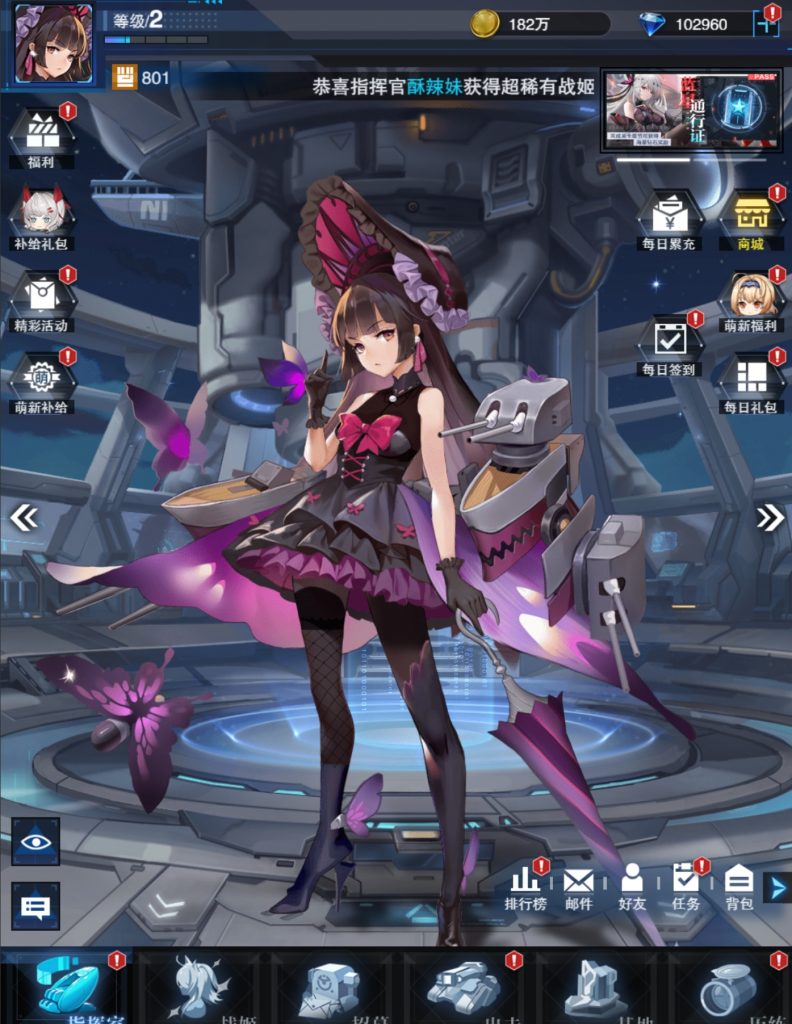The height and width of the screenshot is (1024, 792).
Task: Toggle the eye icon to hide the interface
Action: pos(36,840)
